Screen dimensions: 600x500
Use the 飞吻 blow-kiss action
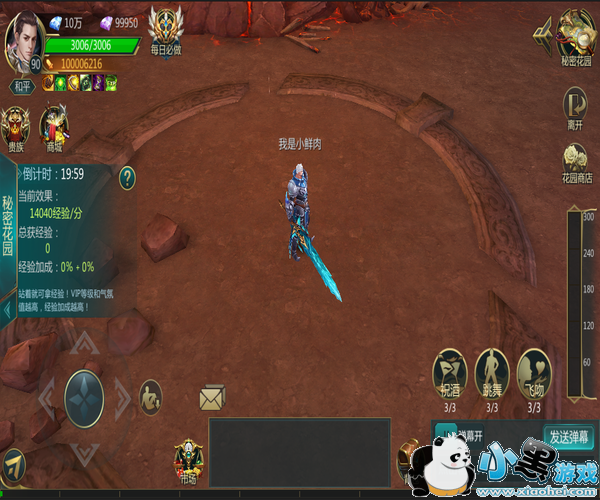[533, 375]
